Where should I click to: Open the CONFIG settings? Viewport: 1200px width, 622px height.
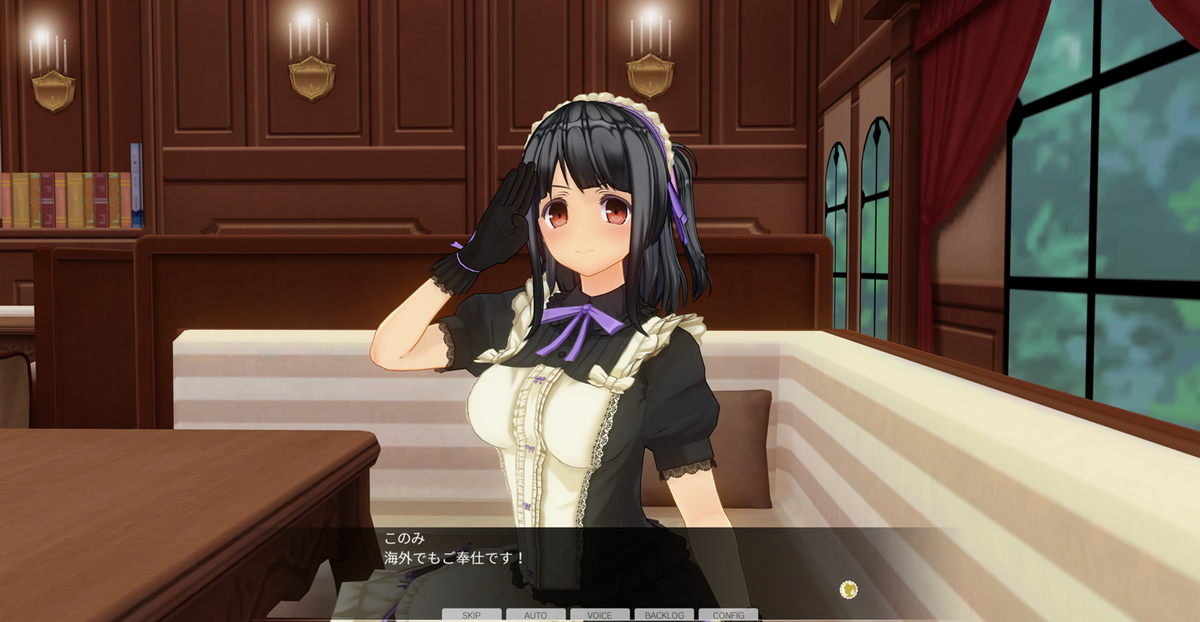728,615
